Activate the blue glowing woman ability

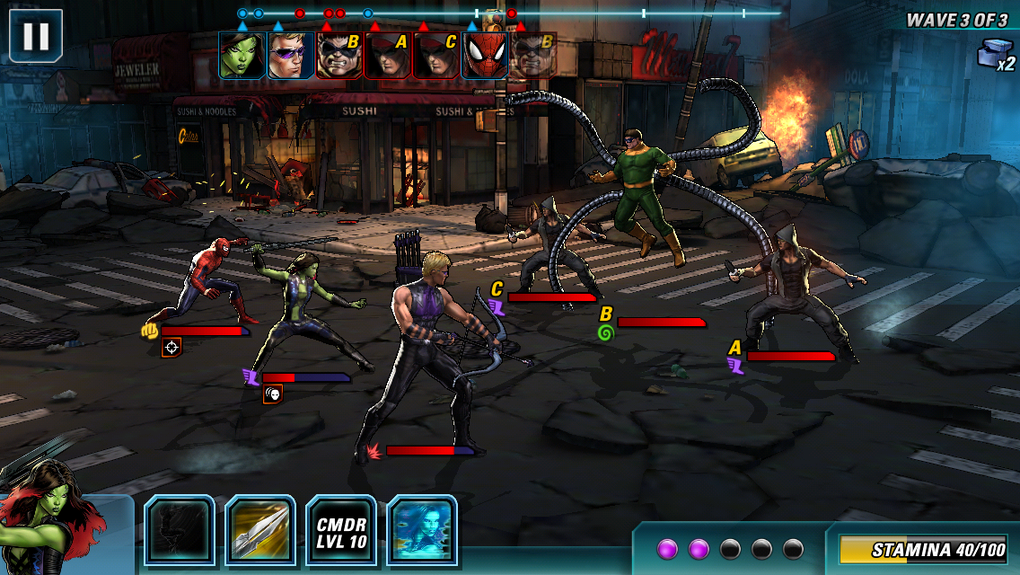(x=421, y=530)
